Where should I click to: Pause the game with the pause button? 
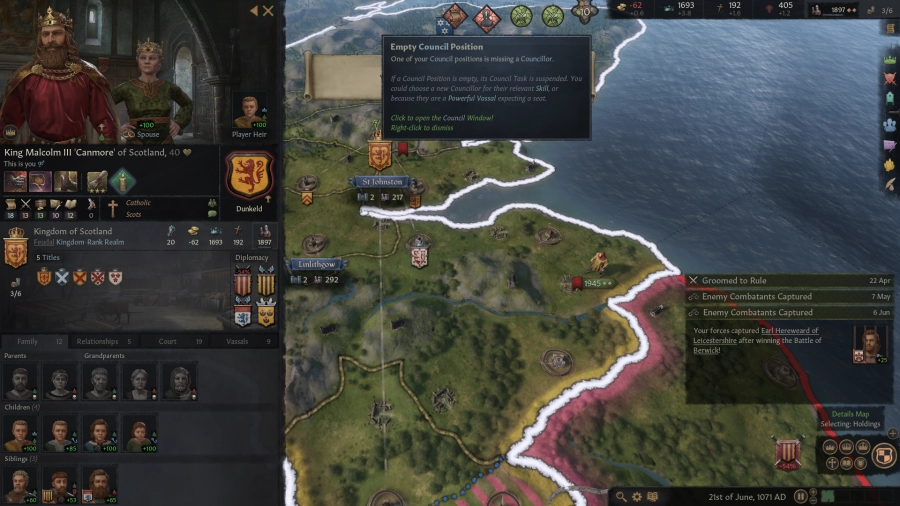pos(799,496)
